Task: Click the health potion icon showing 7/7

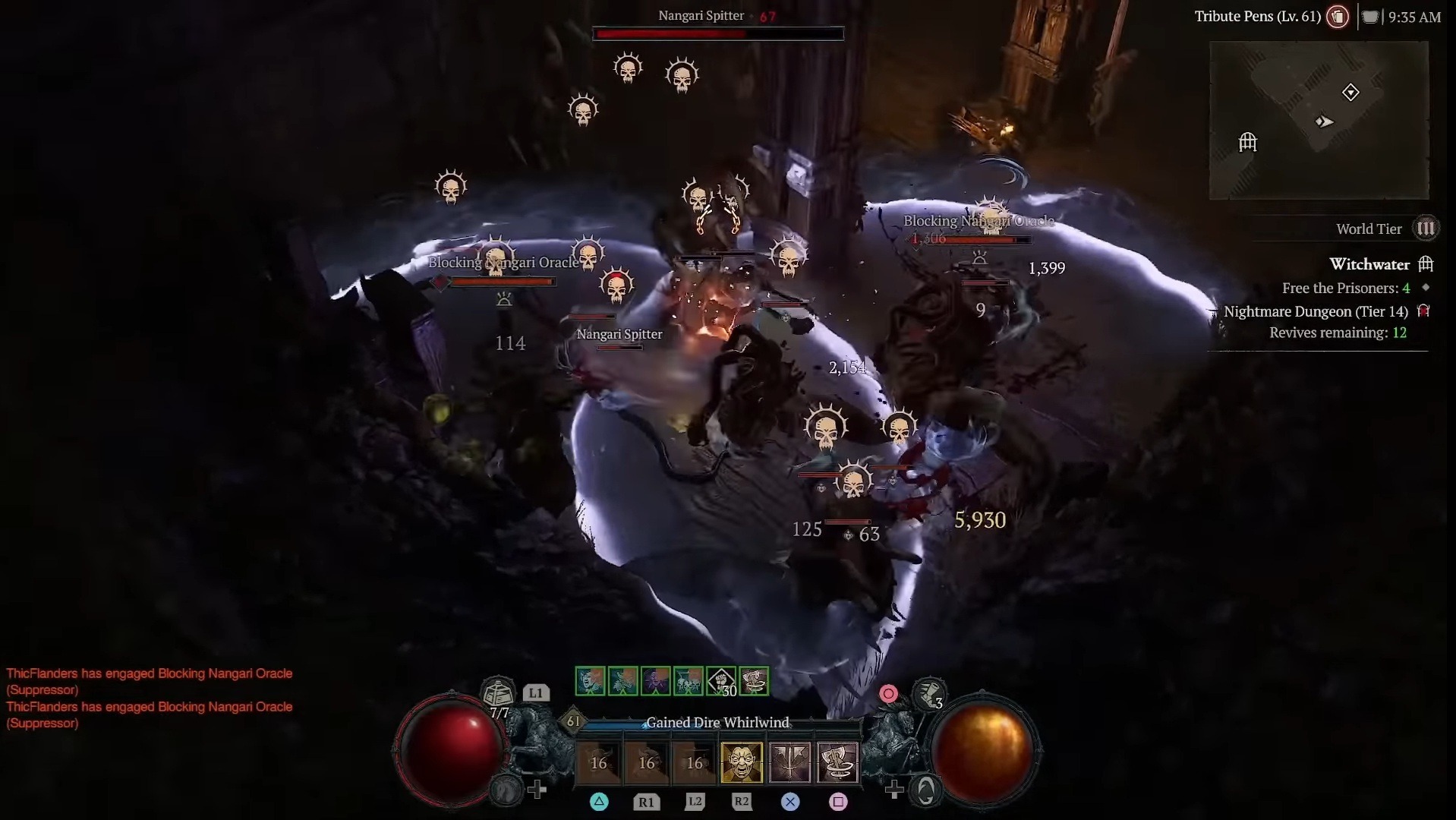Action: [x=497, y=692]
